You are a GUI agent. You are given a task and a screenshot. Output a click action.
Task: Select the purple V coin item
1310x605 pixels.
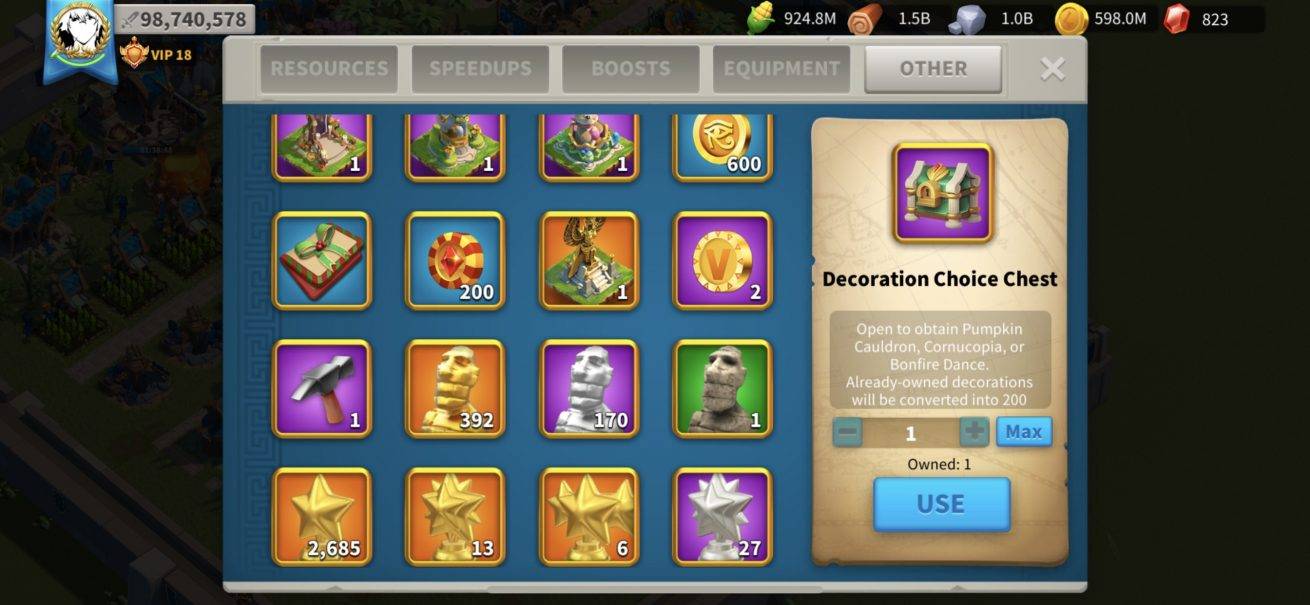(722, 260)
